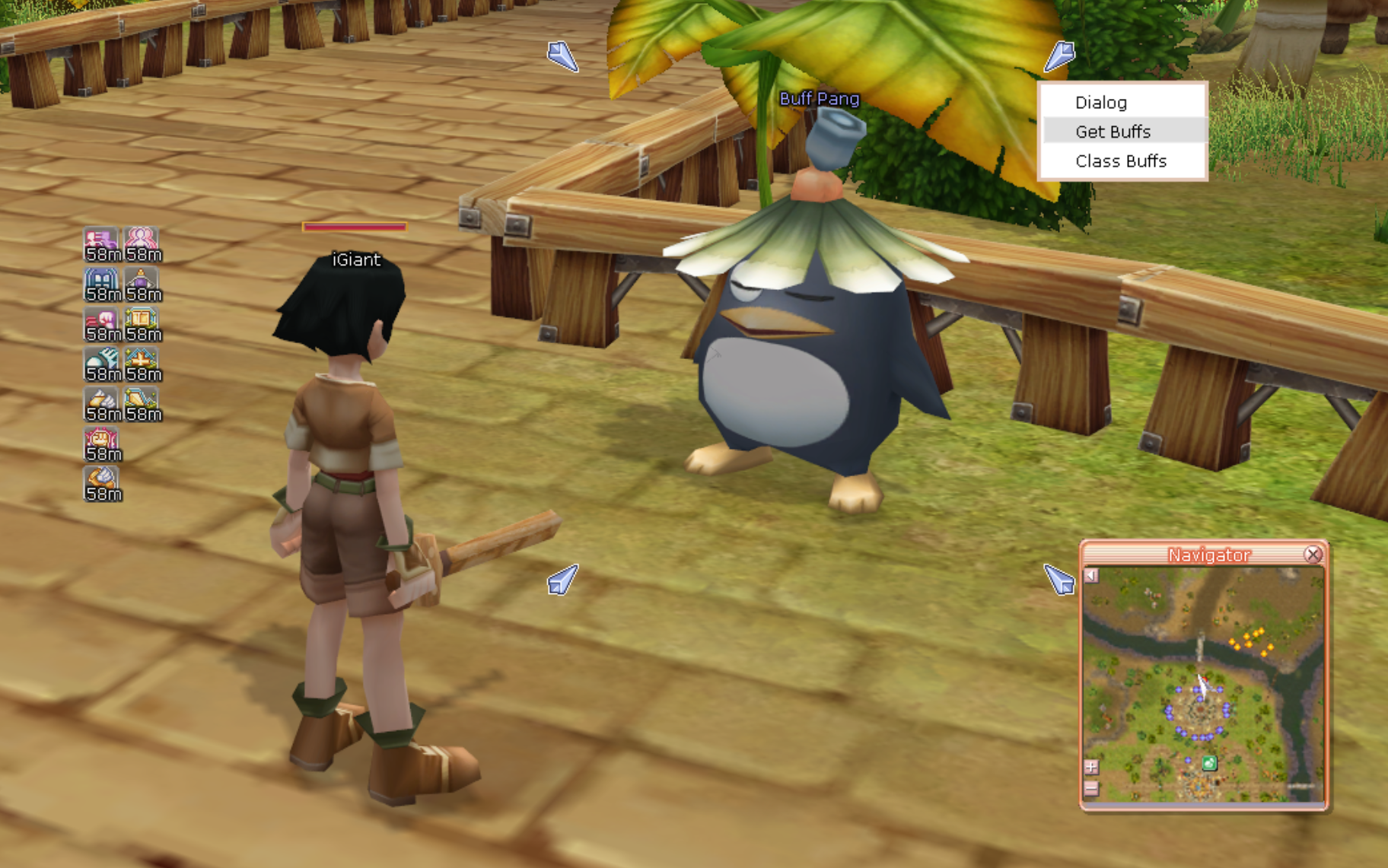Click the green marker on the Navigator map
This screenshot has height=868, width=1388.
[x=1208, y=762]
